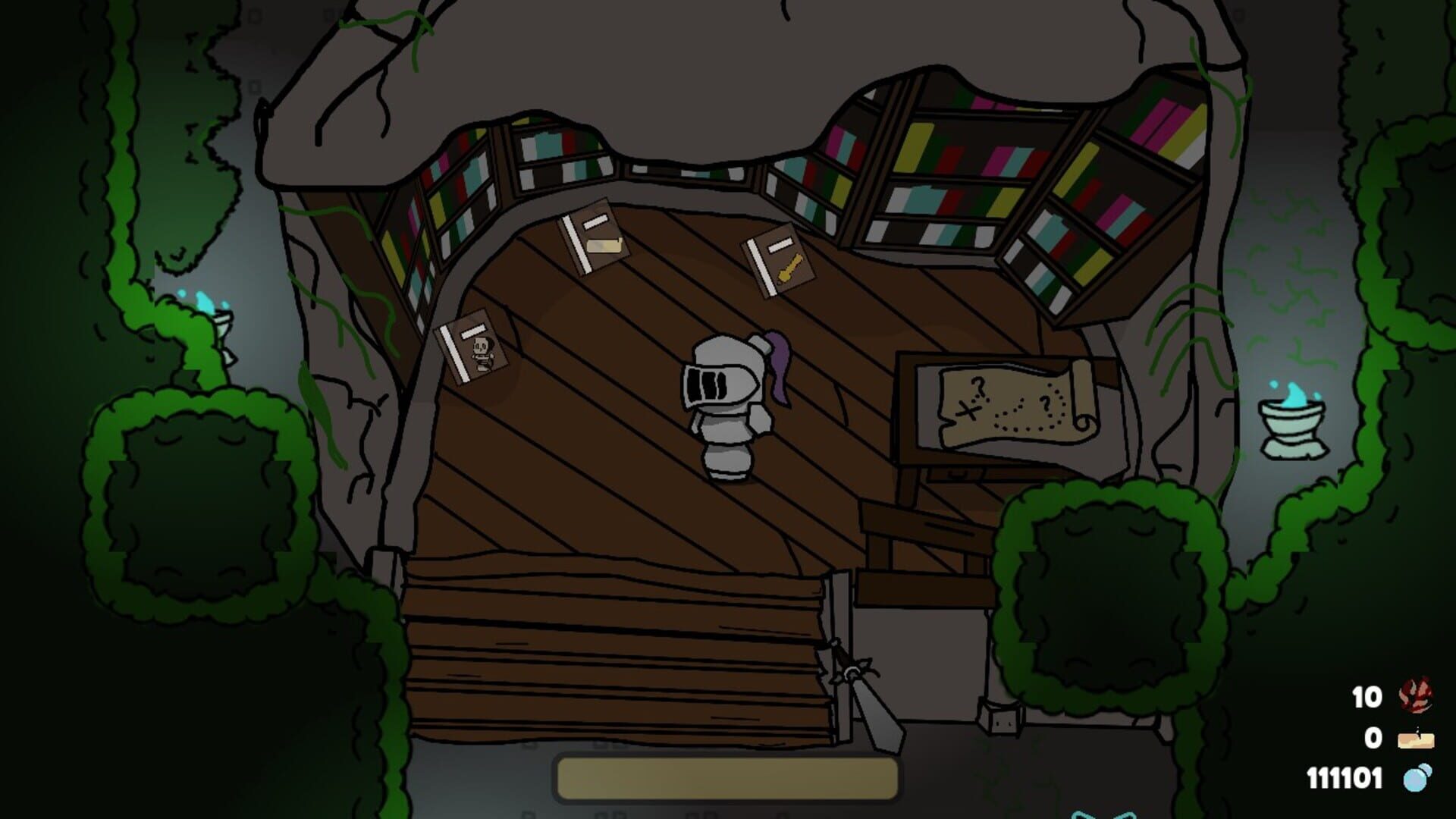Catch the blue butterfly near the bushes
Screen dimensions: 1456x819
point(1103,813)
